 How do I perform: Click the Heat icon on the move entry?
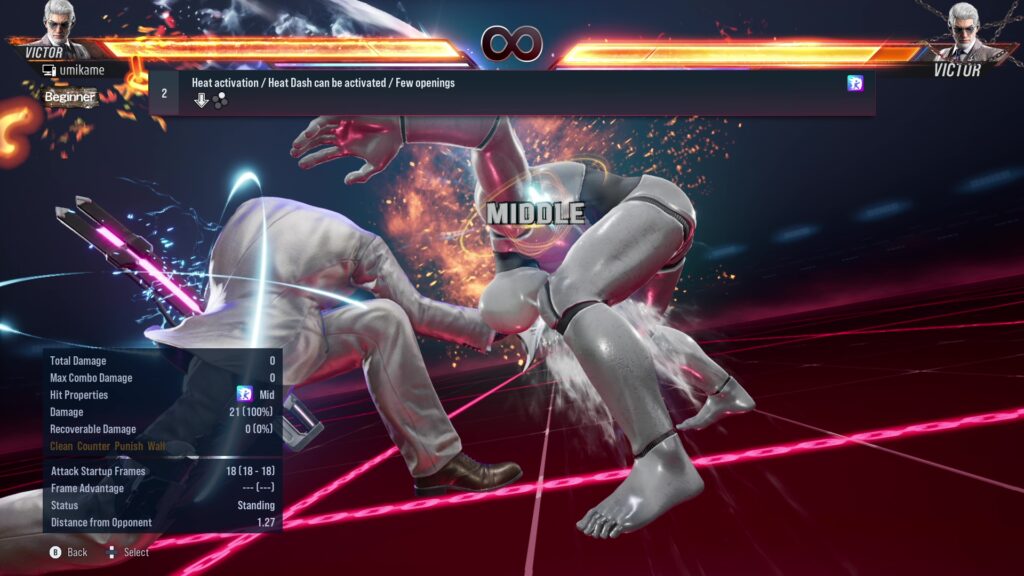pyautogui.click(x=855, y=84)
